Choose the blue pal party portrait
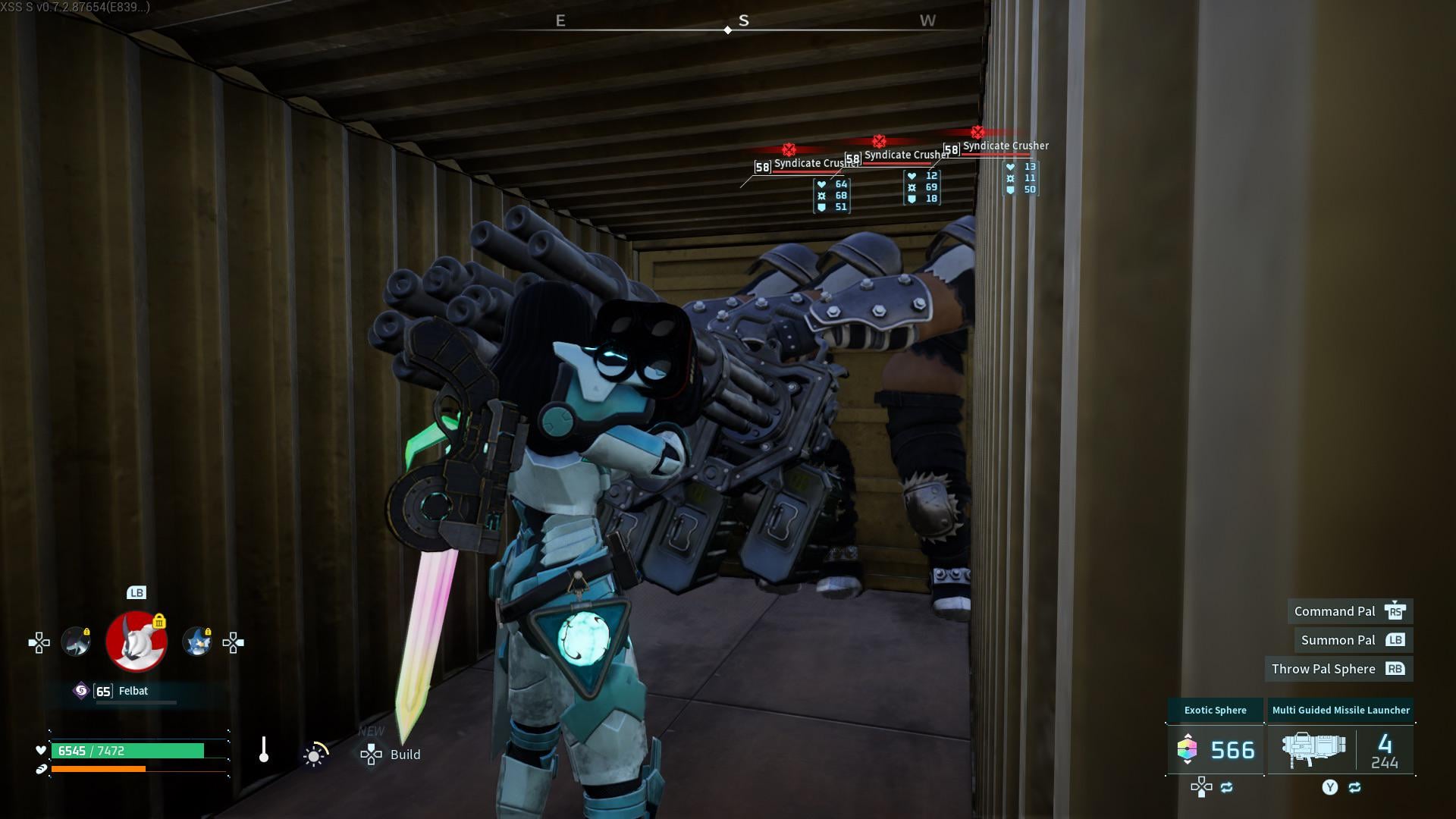 click(x=197, y=642)
